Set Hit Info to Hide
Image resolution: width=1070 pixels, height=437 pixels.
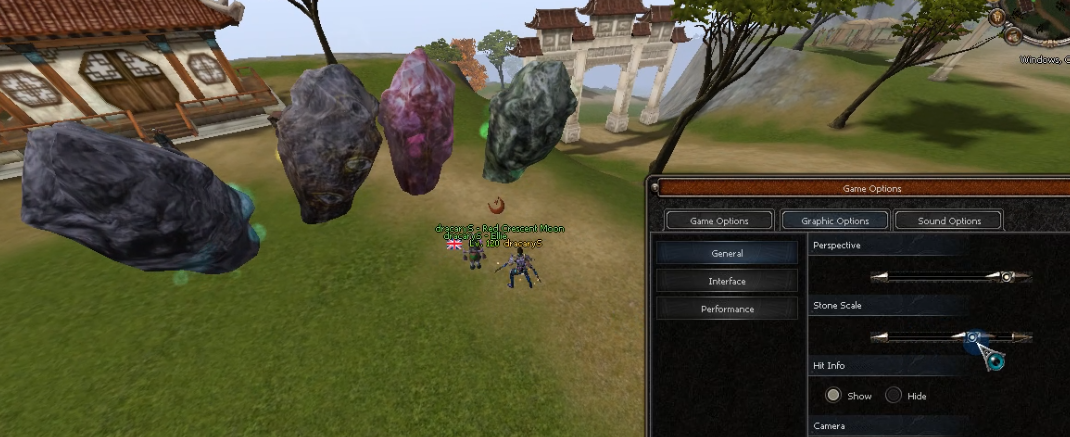pyautogui.click(x=893, y=396)
